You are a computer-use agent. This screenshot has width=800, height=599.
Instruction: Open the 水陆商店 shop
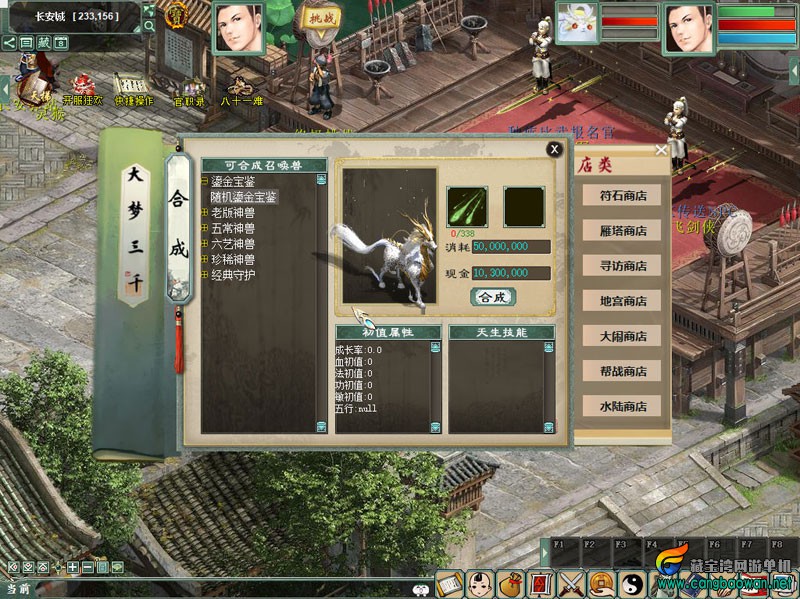coord(623,406)
